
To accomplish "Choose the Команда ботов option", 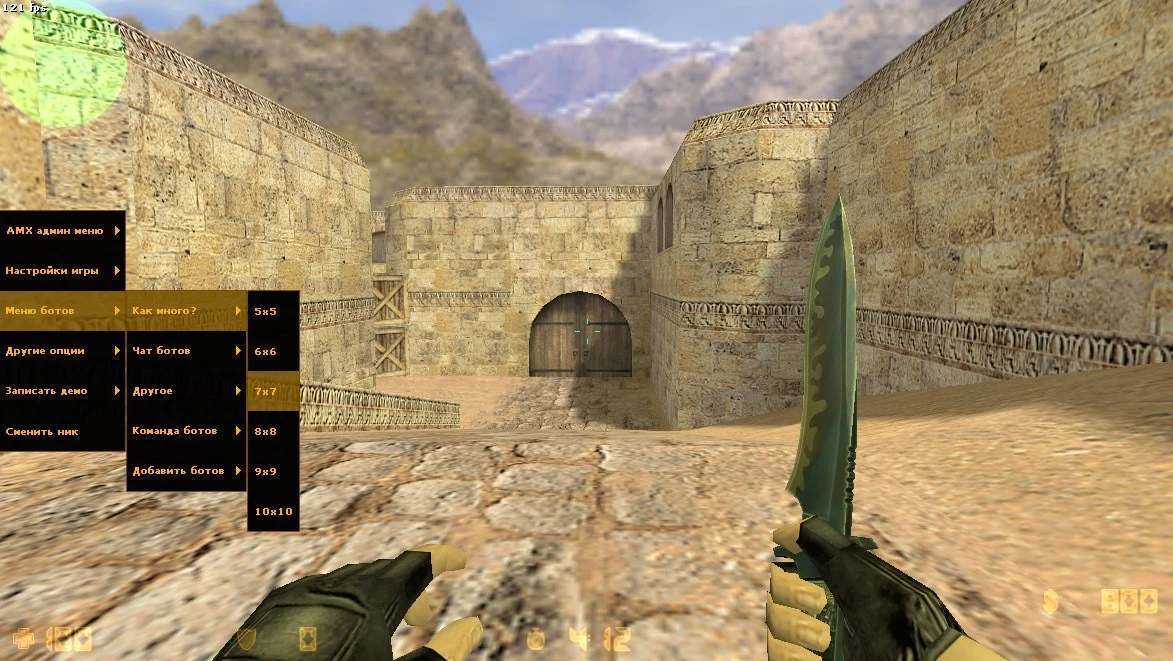I will pyautogui.click(x=186, y=431).
